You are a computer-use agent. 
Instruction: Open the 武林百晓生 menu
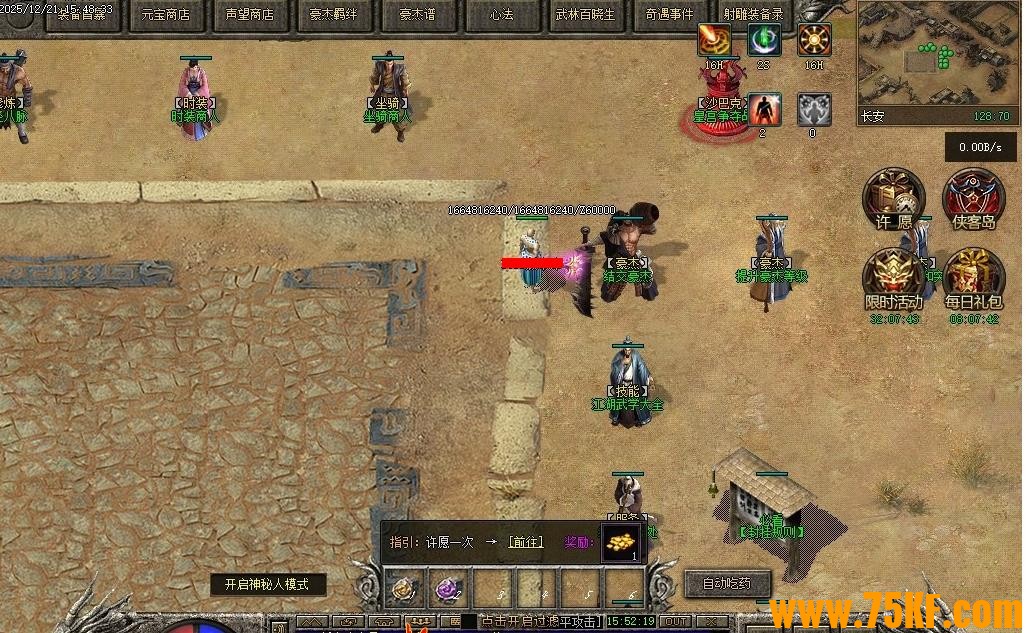[586, 15]
